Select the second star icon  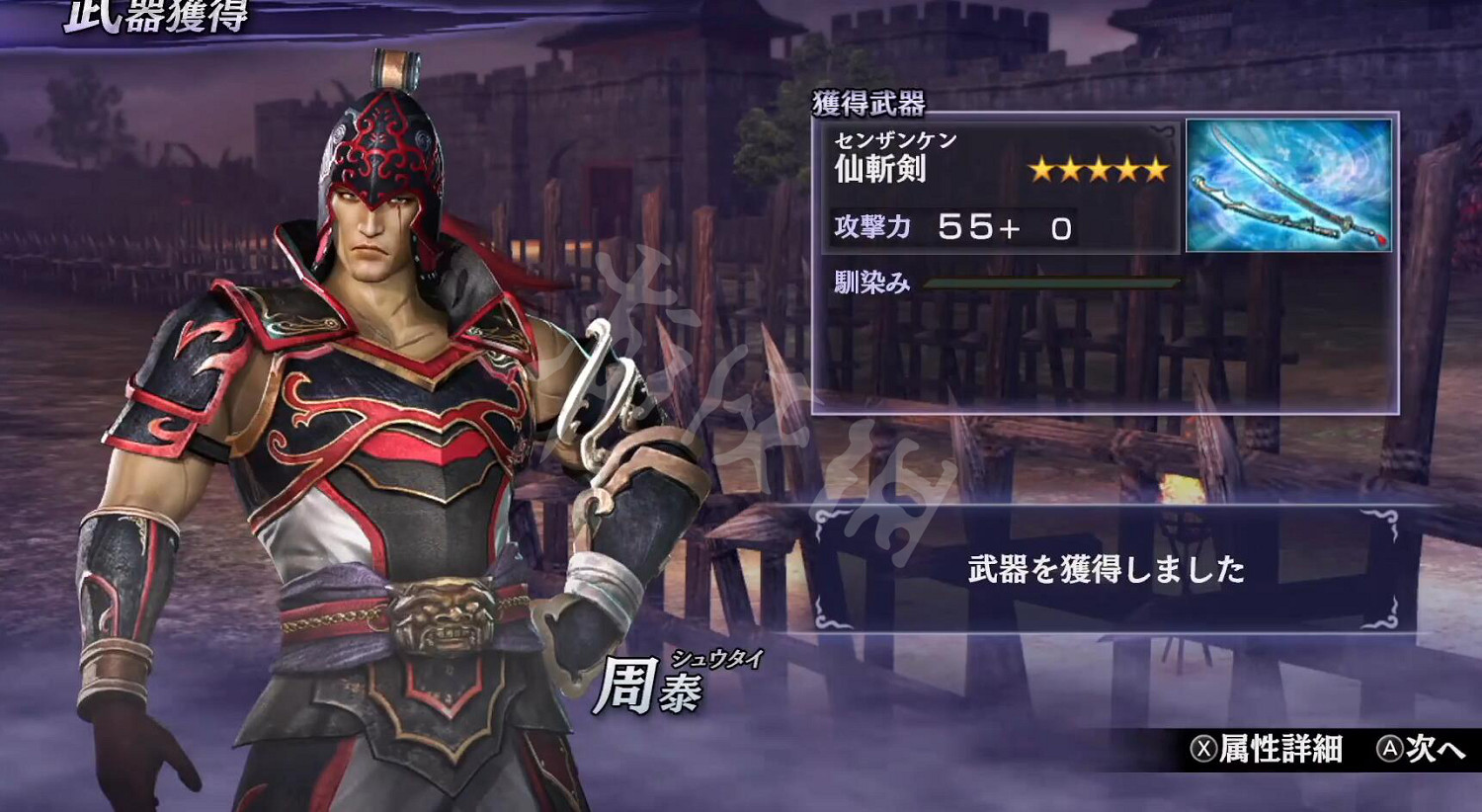1070,169
